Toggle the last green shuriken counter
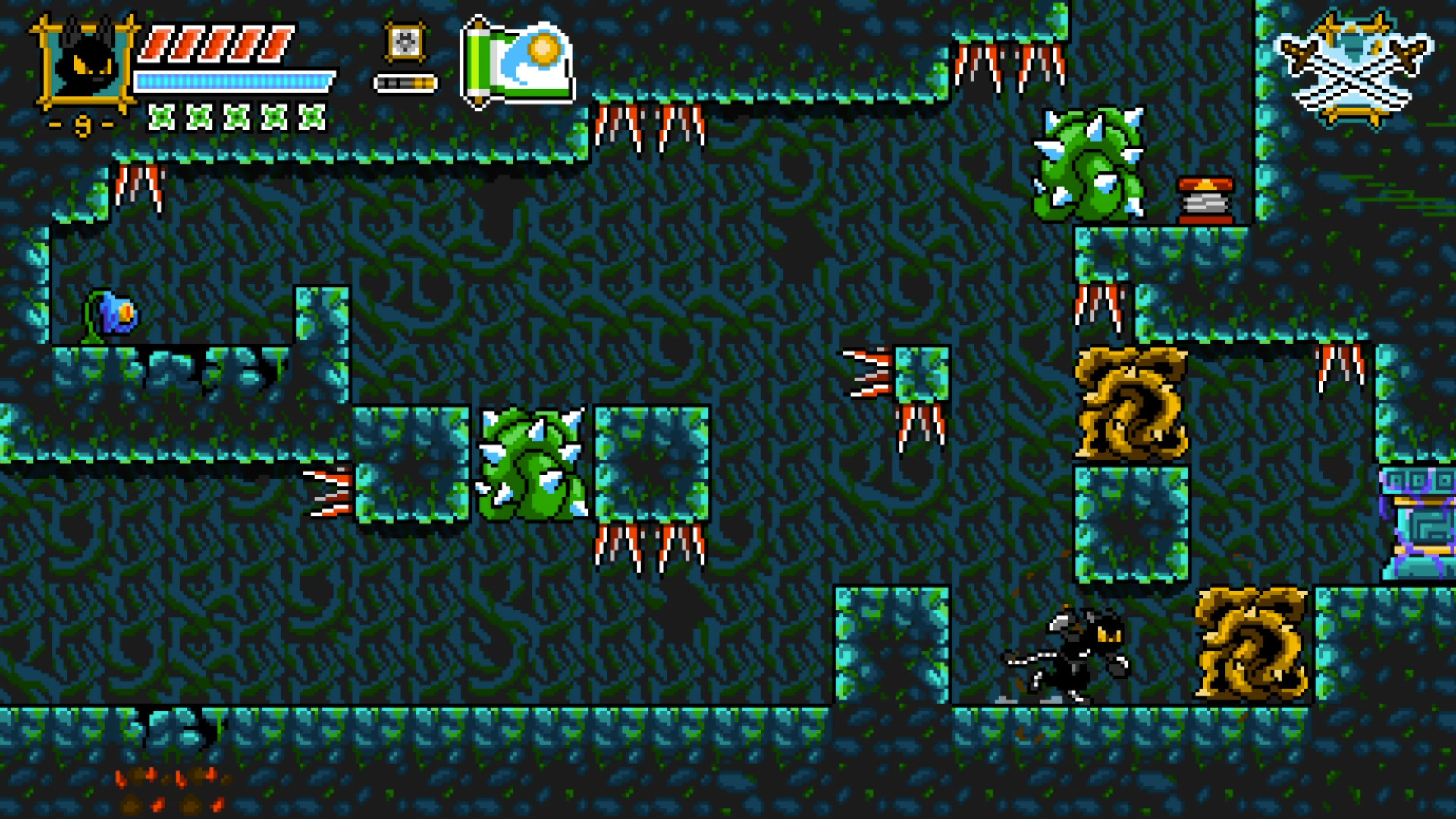This screenshot has width=1456, height=819. pos(310,118)
